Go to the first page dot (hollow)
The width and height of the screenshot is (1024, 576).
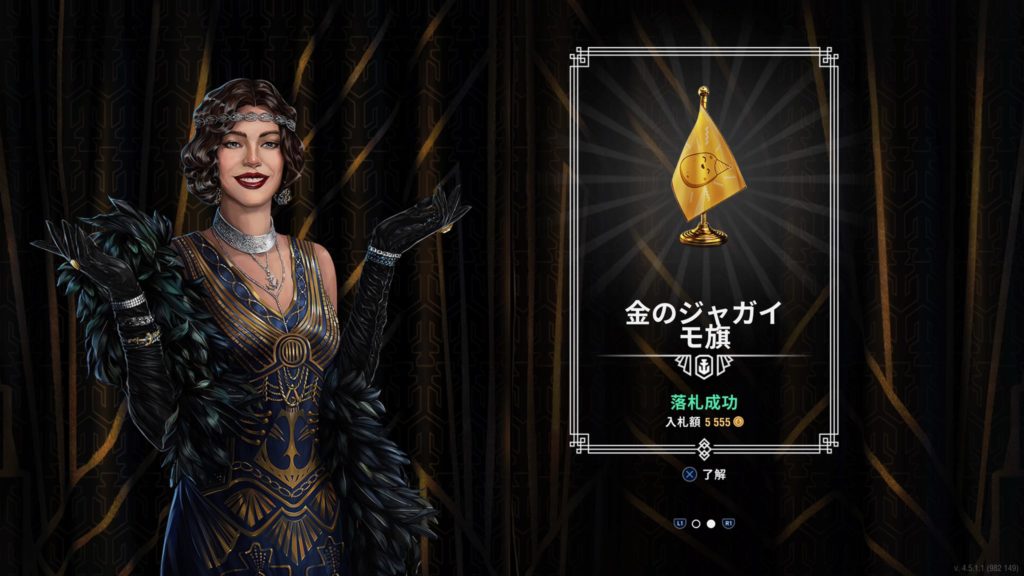click(695, 523)
